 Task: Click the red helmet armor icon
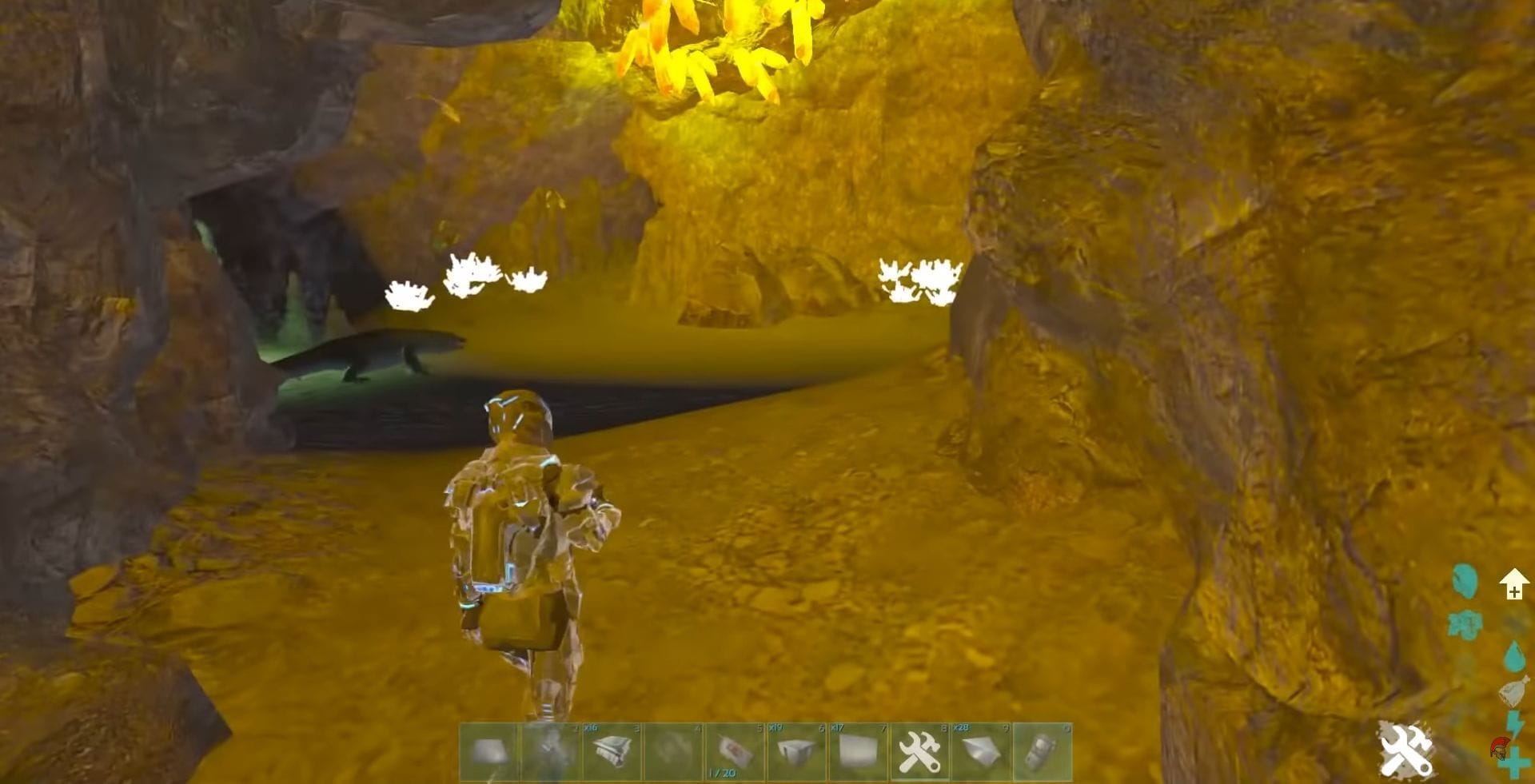click(1500, 749)
